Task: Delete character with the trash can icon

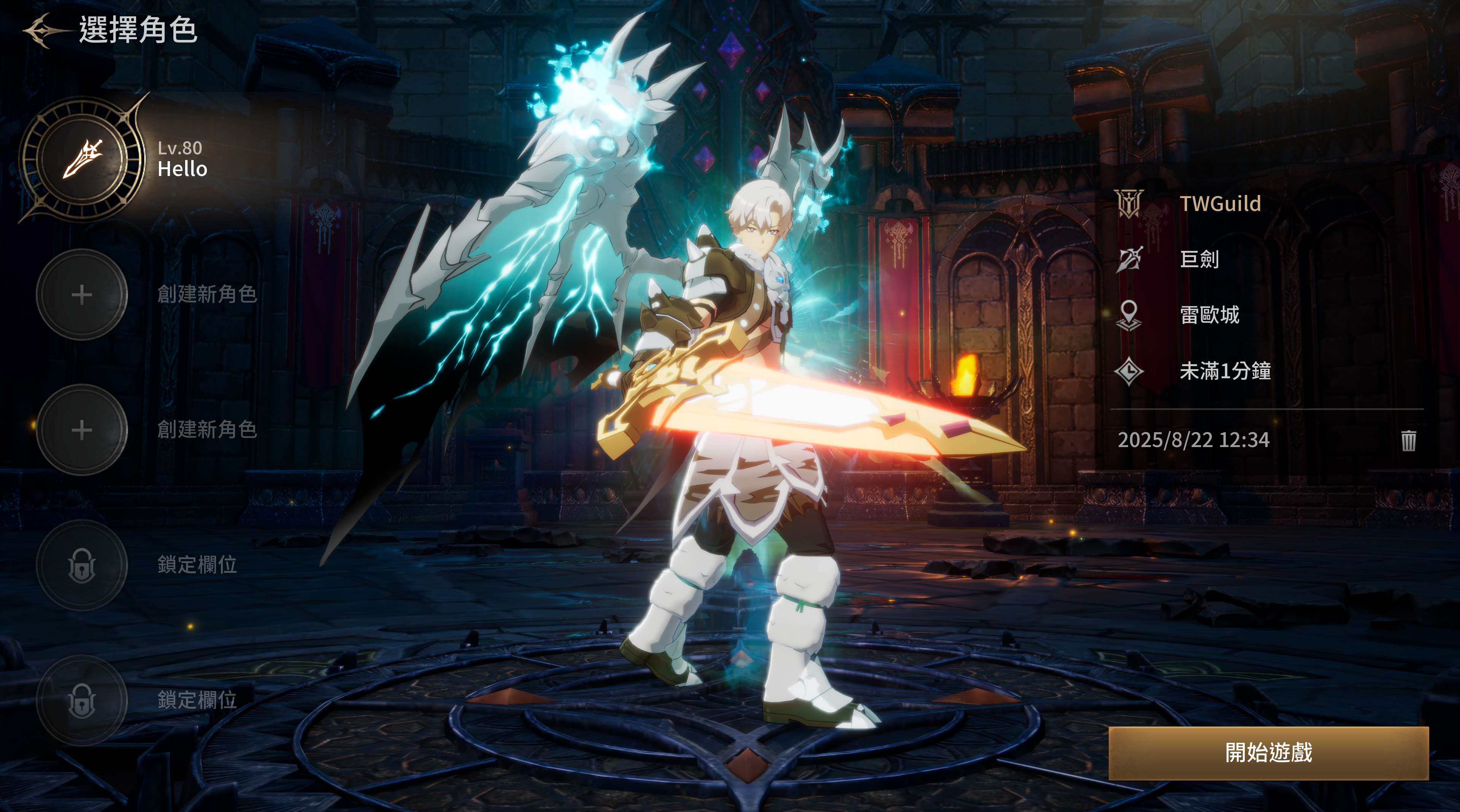Action: click(1408, 440)
